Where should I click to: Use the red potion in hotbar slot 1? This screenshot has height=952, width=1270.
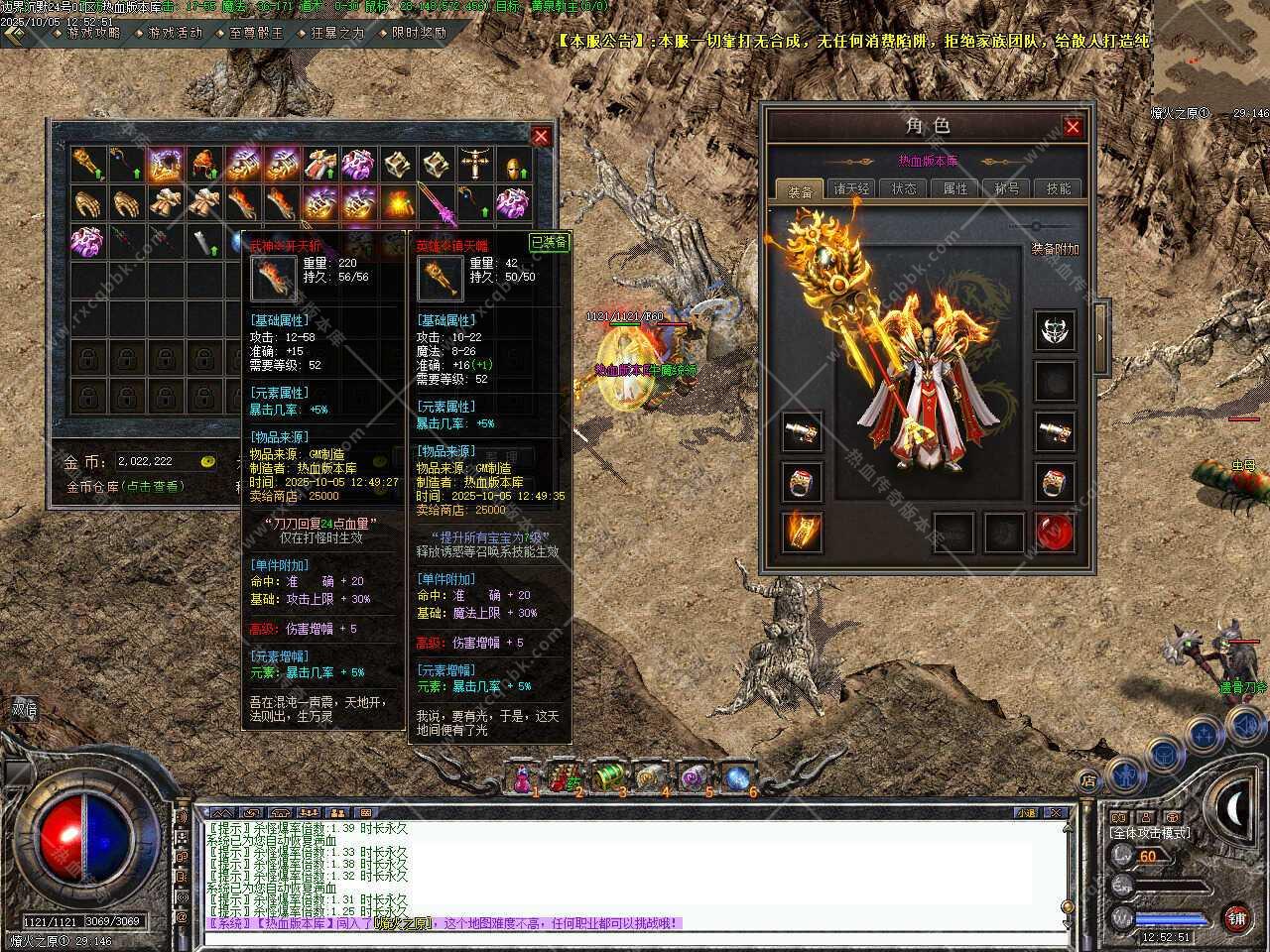tap(521, 778)
